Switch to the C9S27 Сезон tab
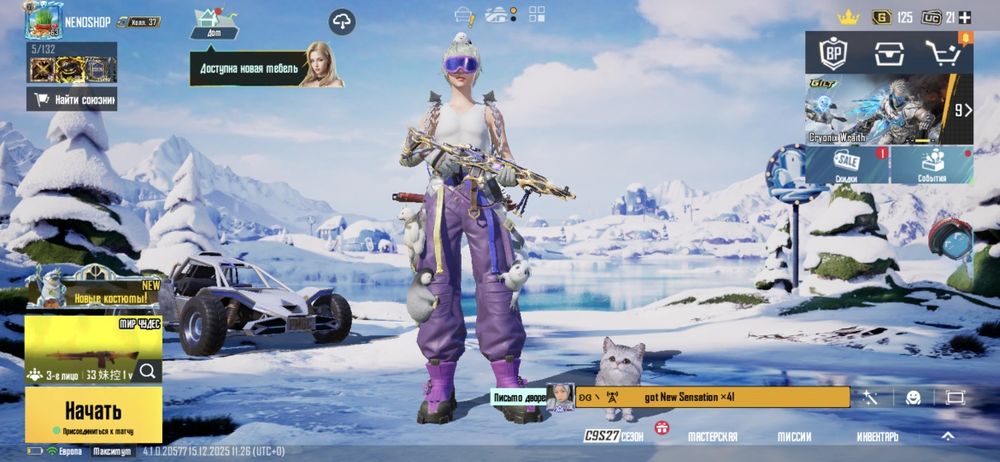 pyautogui.click(x=614, y=437)
